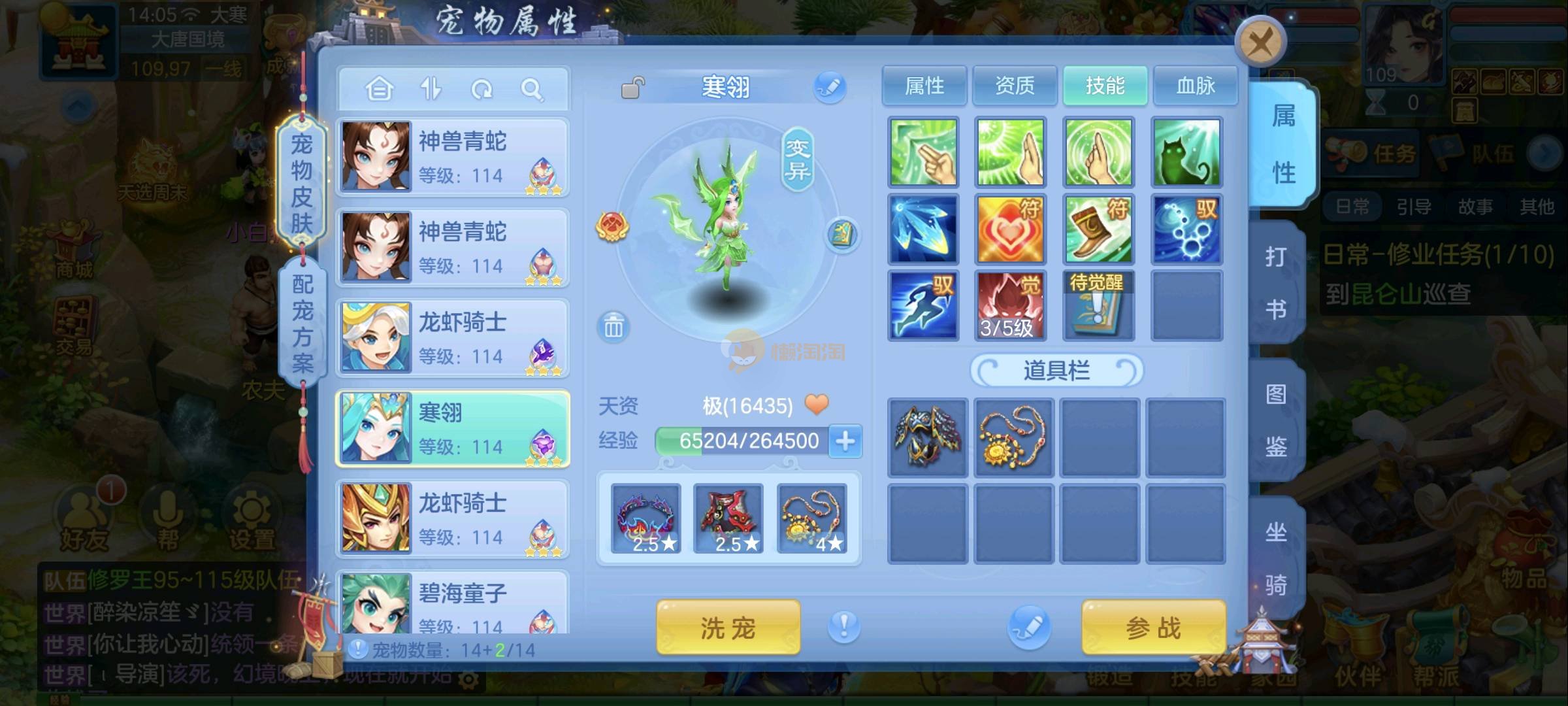This screenshot has height=706, width=1568.
Task: Send the pet to battle with 参战
Action: click(1153, 628)
